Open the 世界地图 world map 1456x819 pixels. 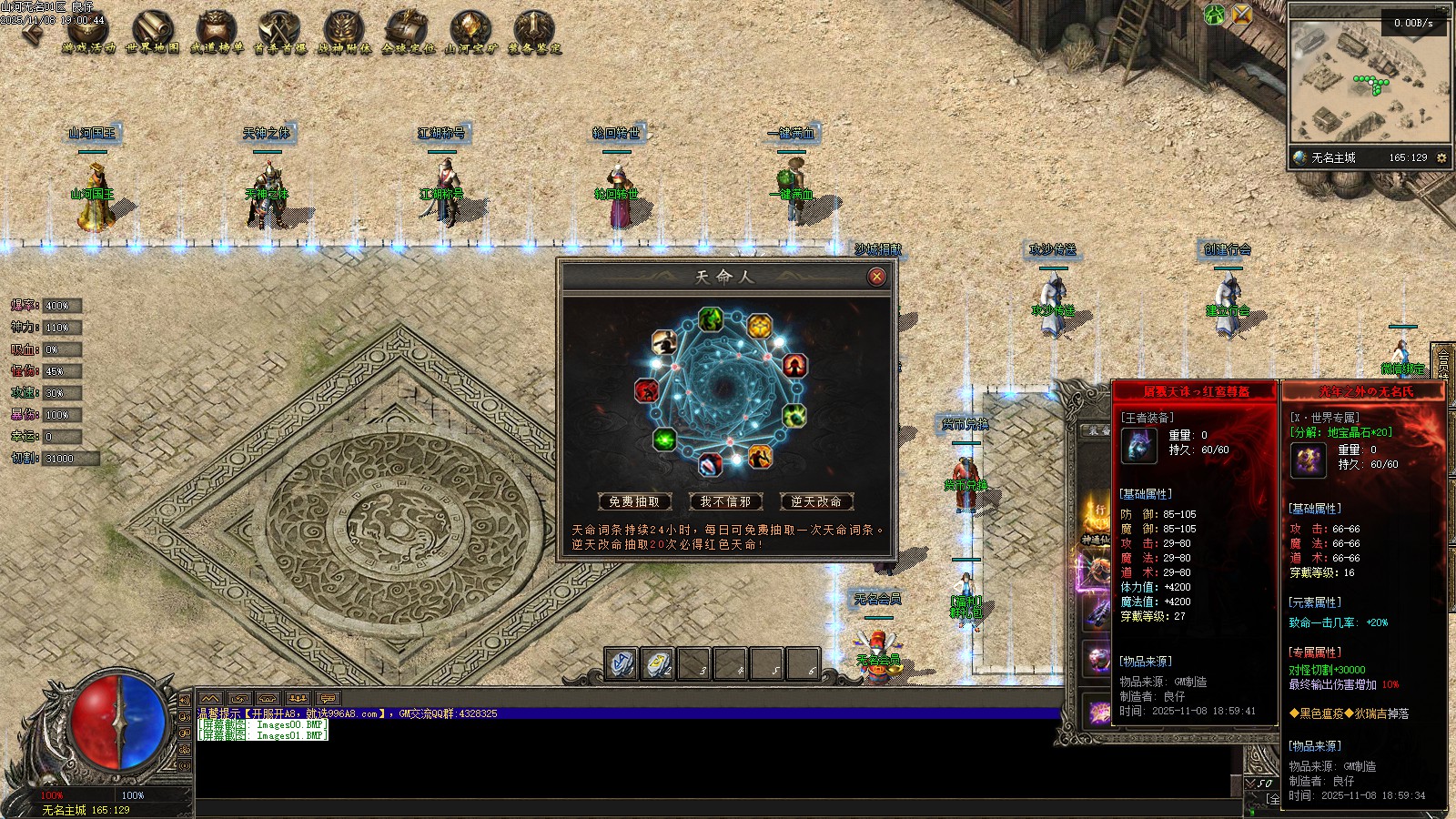pyautogui.click(x=152, y=32)
